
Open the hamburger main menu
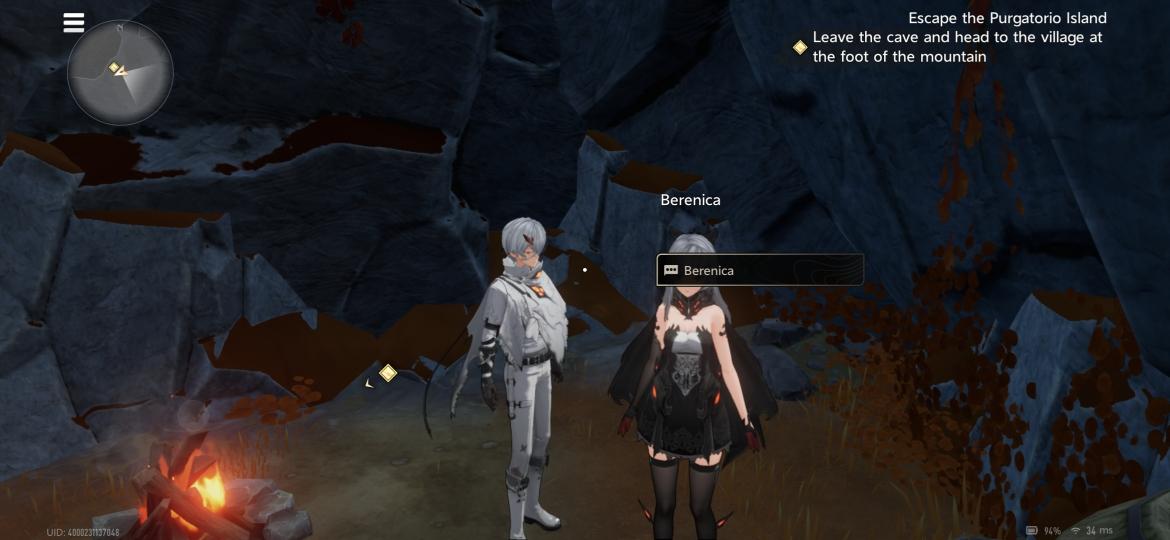click(74, 22)
